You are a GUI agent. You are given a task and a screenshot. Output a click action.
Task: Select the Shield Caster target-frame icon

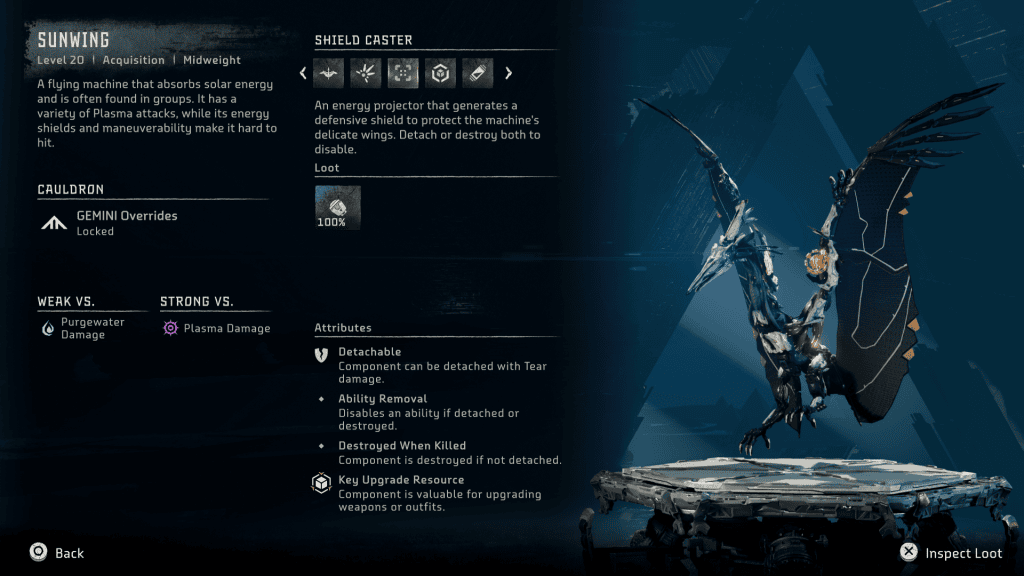(x=403, y=73)
